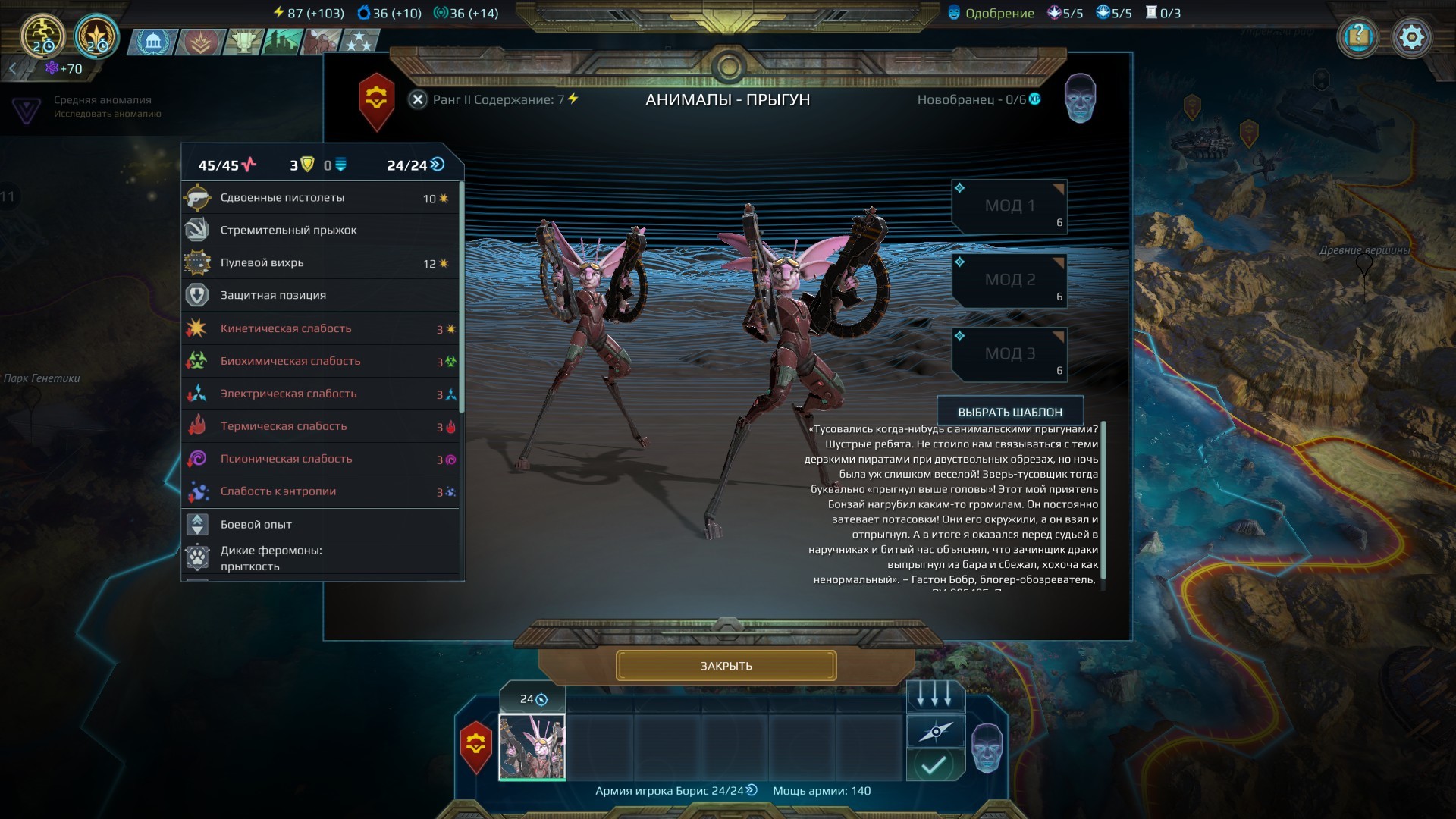Inspect the Термическая слабость entry
The width and height of the screenshot is (1456, 819).
point(320,427)
